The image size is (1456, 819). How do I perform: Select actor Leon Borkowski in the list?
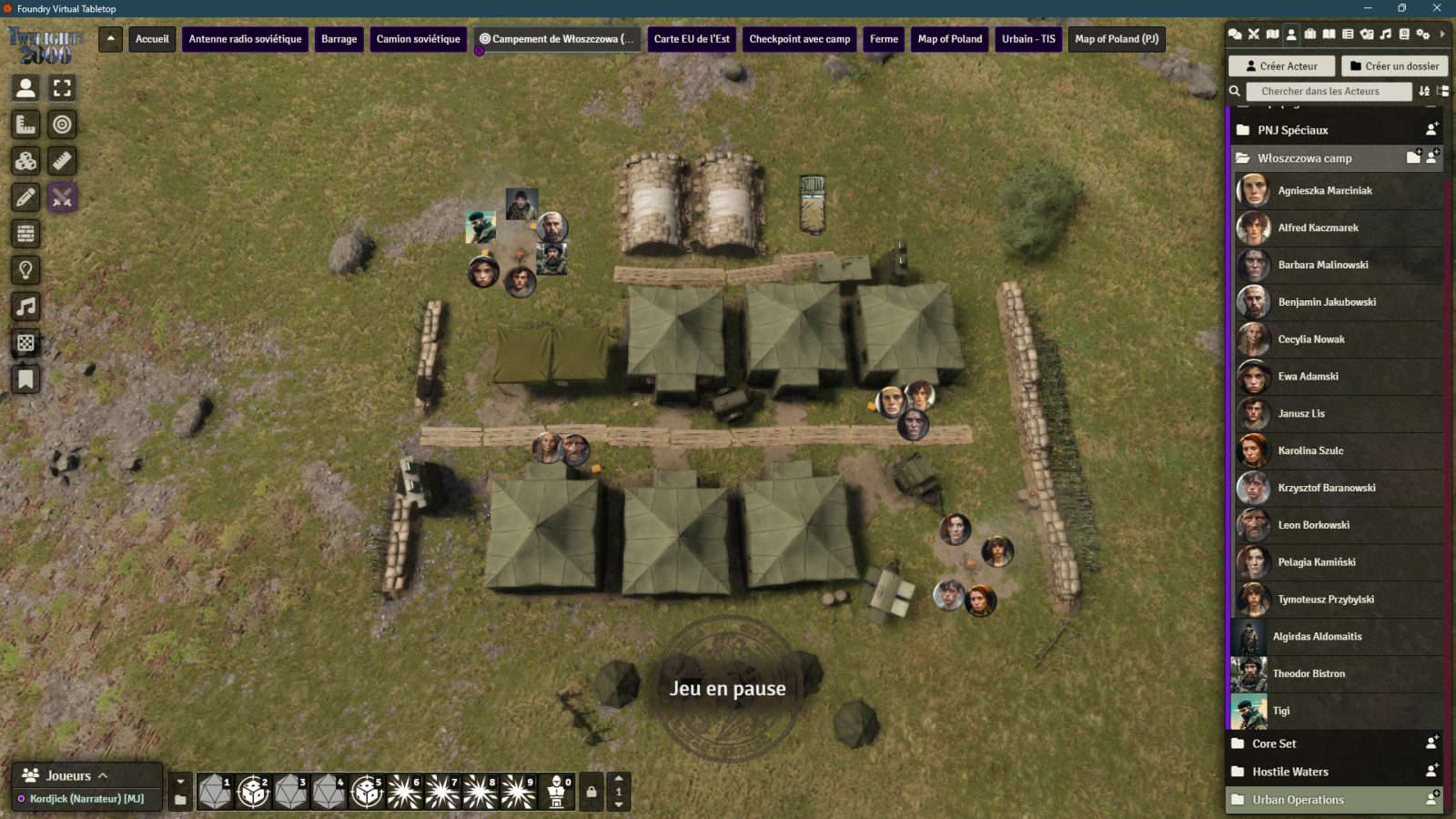1313,525
